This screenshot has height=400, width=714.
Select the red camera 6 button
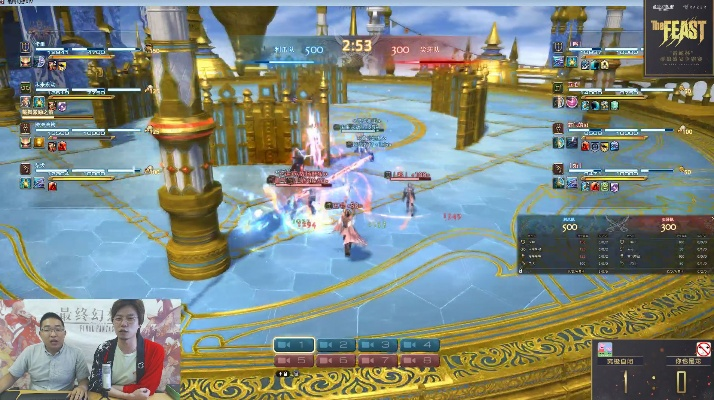point(336,360)
